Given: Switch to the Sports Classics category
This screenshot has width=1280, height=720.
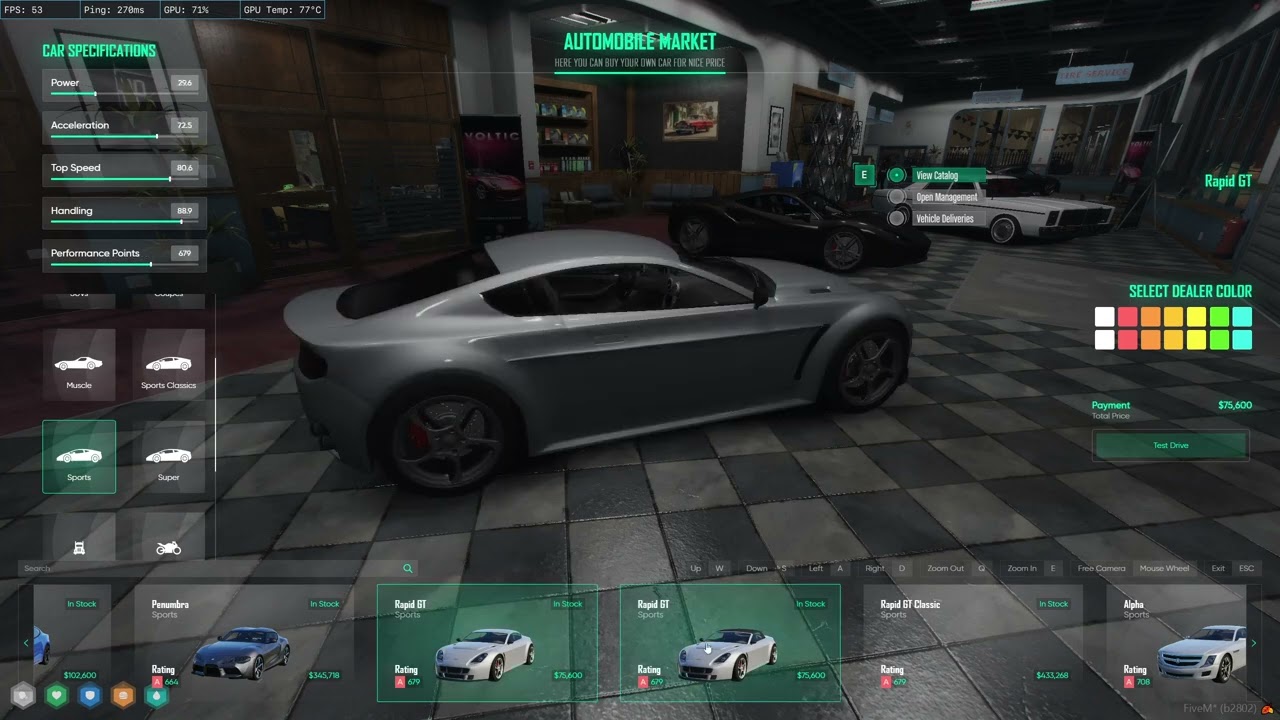Looking at the screenshot, I should [168, 366].
